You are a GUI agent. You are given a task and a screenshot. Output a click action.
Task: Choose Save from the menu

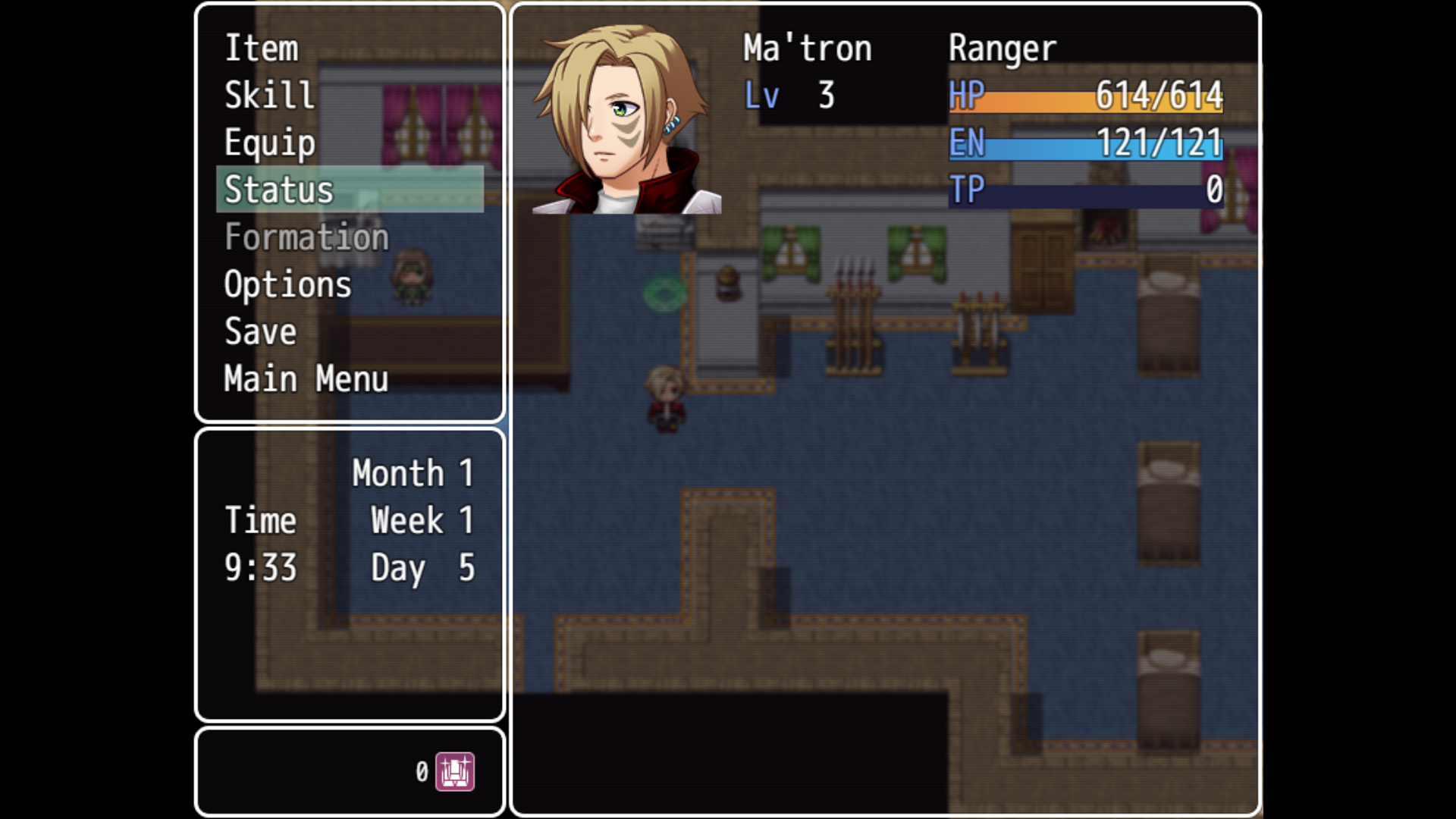(260, 331)
